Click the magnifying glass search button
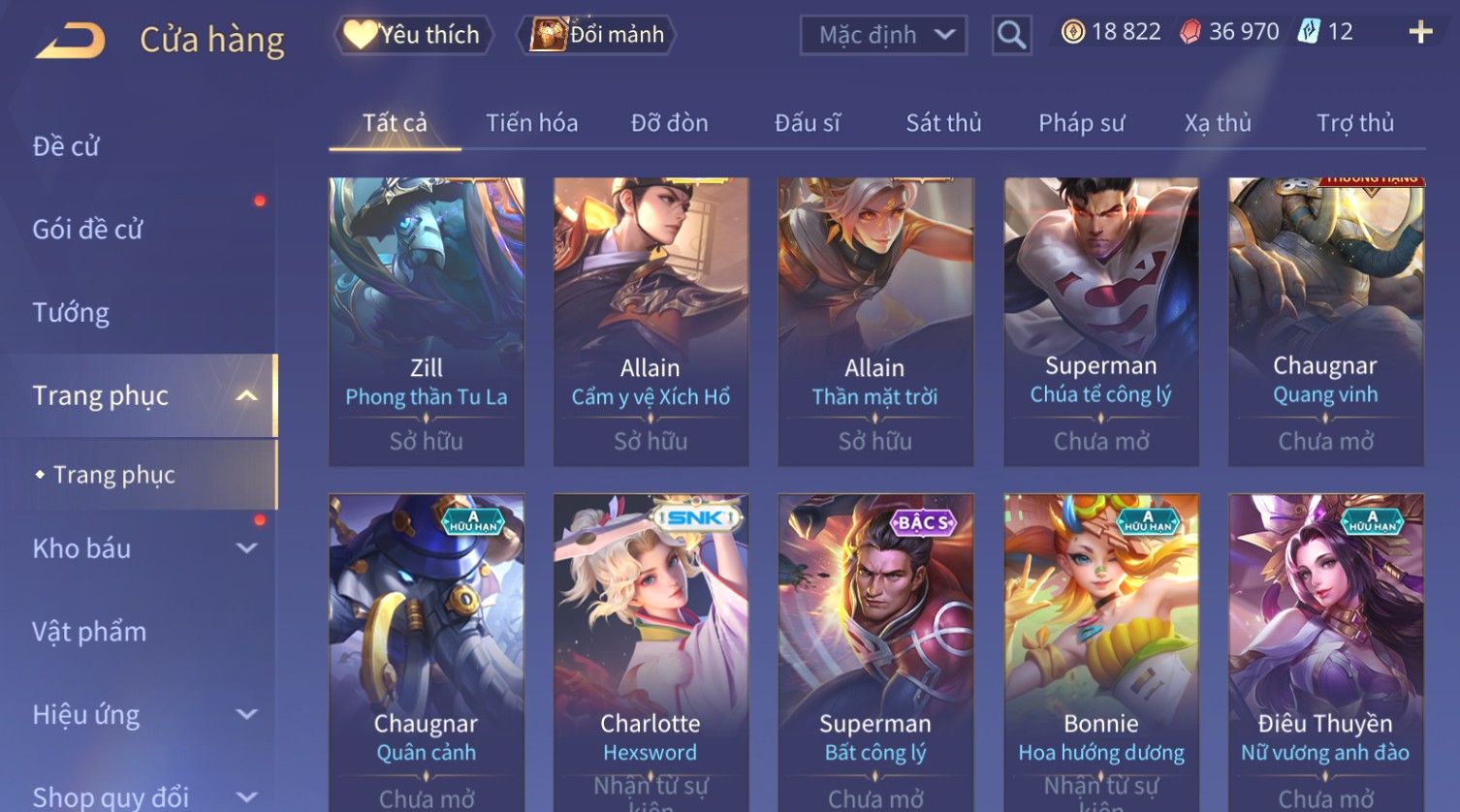 click(x=1011, y=36)
